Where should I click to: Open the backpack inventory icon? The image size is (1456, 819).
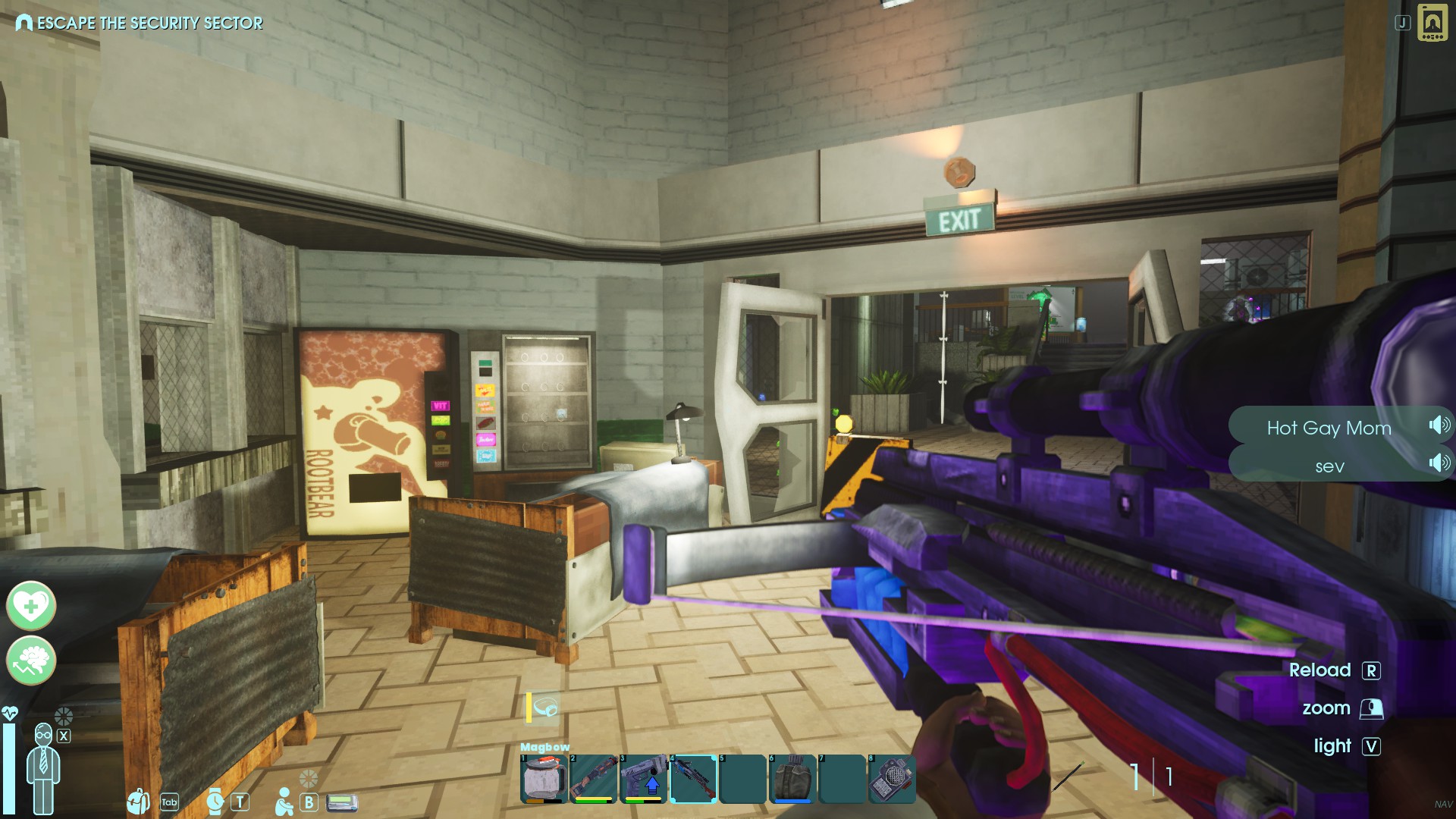pos(139,801)
